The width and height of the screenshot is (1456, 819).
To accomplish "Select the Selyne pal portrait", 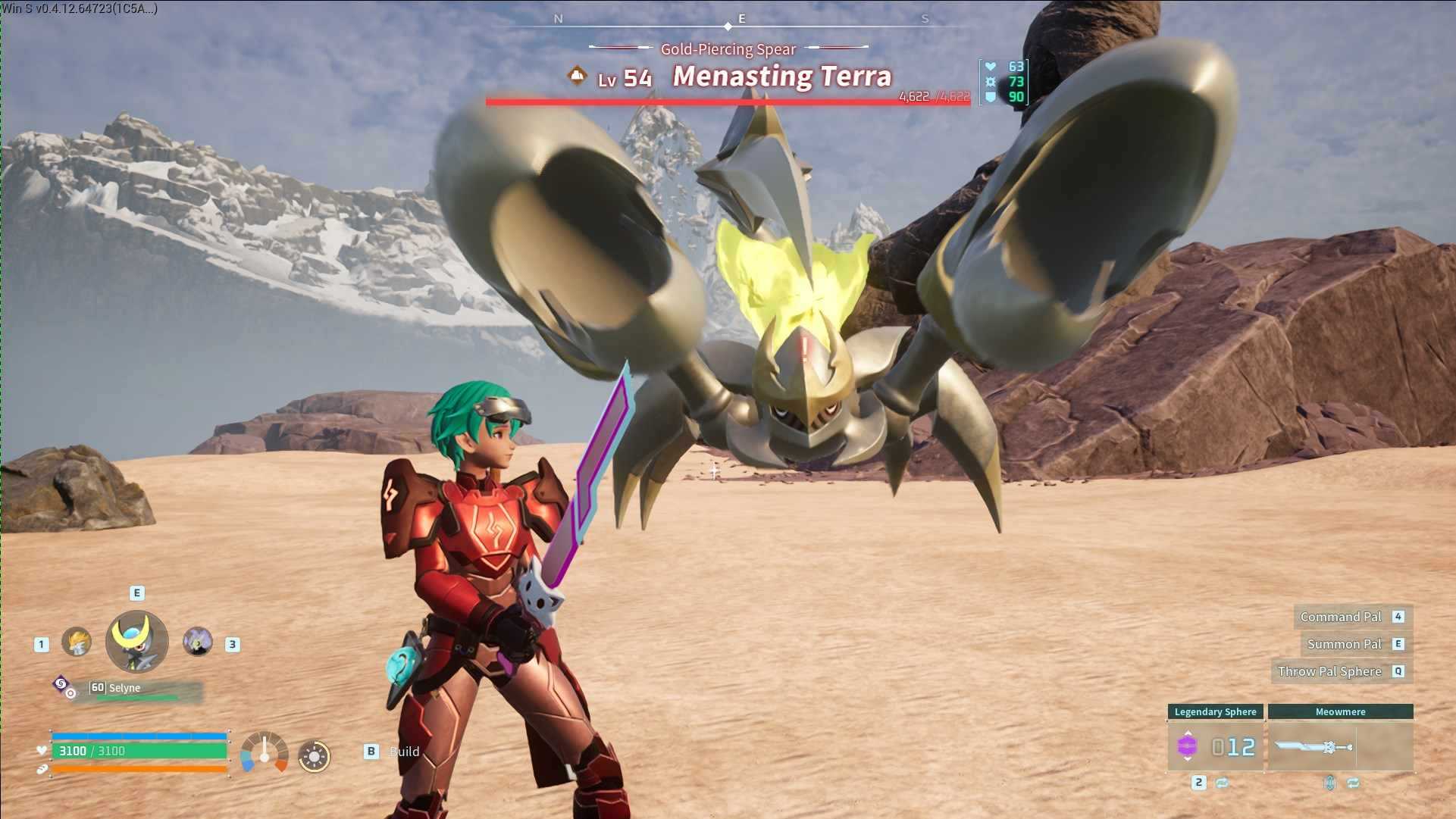I will 136,642.
